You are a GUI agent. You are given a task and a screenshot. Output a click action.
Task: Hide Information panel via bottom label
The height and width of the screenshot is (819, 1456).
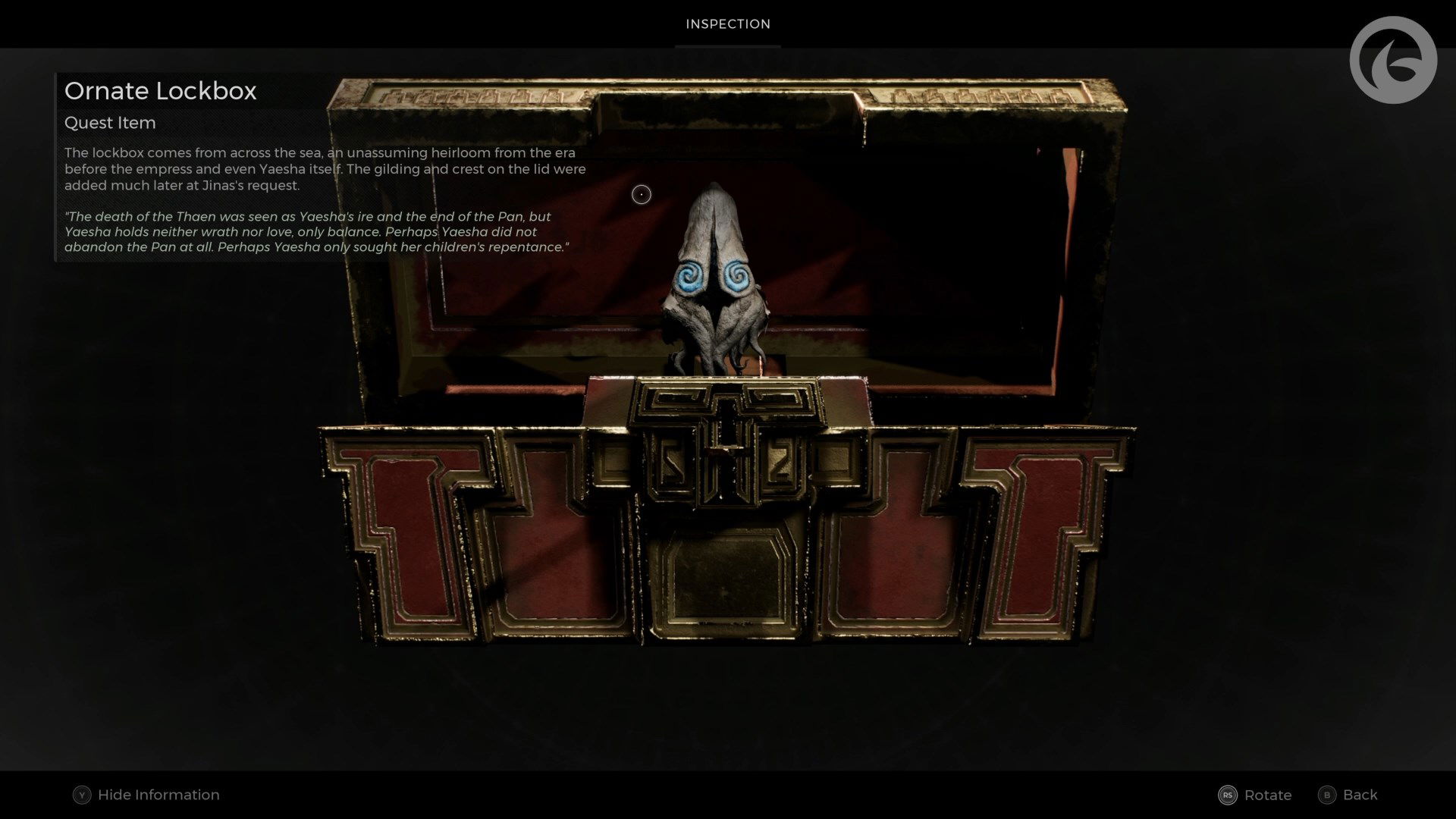click(158, 795)
